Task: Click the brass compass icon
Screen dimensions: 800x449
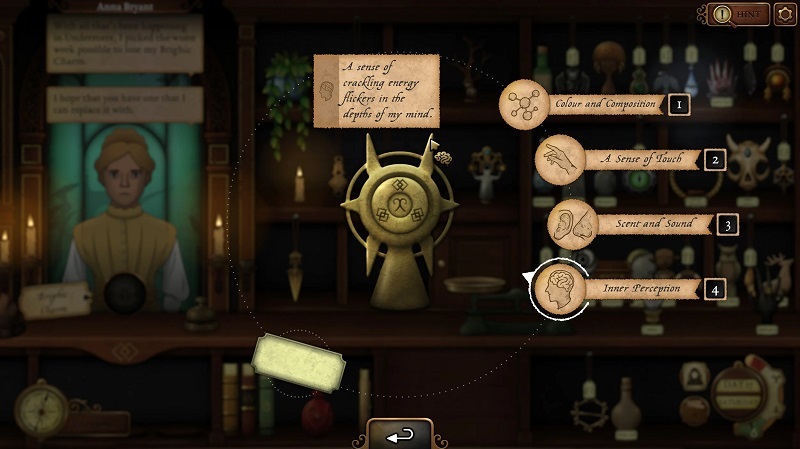Action: pos(40,407)
